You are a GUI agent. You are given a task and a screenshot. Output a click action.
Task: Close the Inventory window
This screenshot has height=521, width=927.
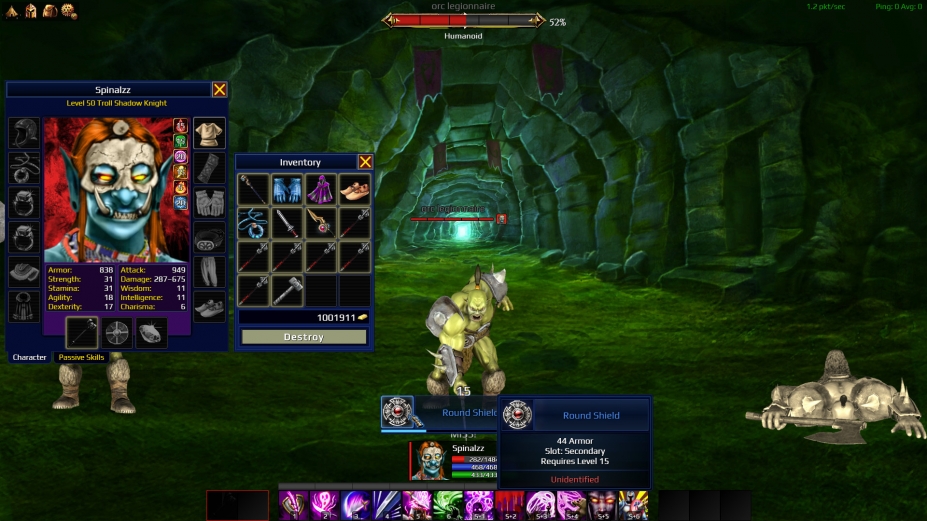click(365, 162)
